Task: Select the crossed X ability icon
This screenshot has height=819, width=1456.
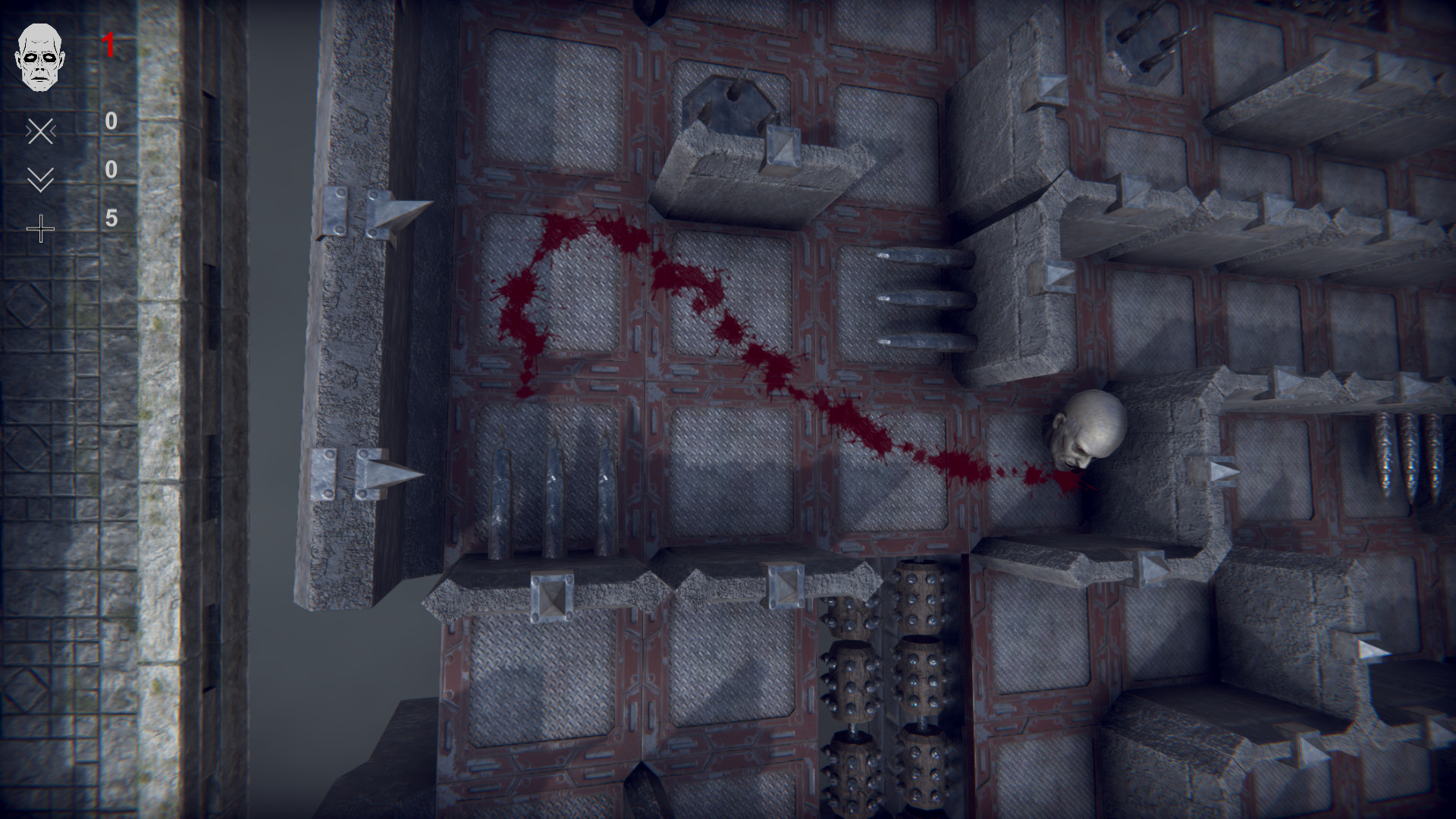Action: (x=40, y=132)
